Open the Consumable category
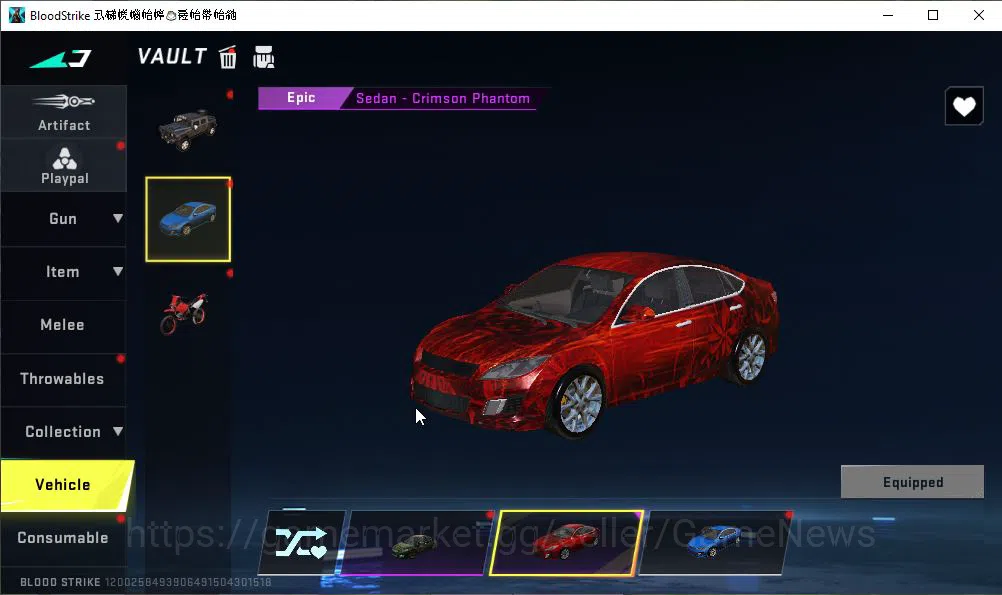1002x595 pixels. point(63,538)
